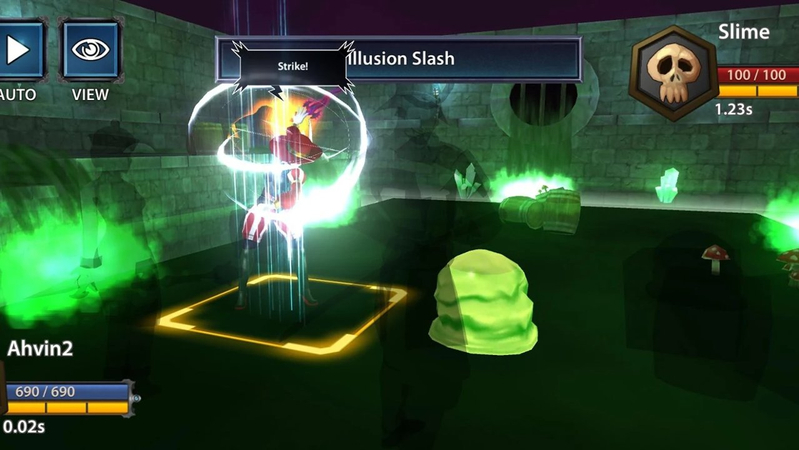Toggle the AUTO battle play button

pyautogui.click(x=20, y=50)
